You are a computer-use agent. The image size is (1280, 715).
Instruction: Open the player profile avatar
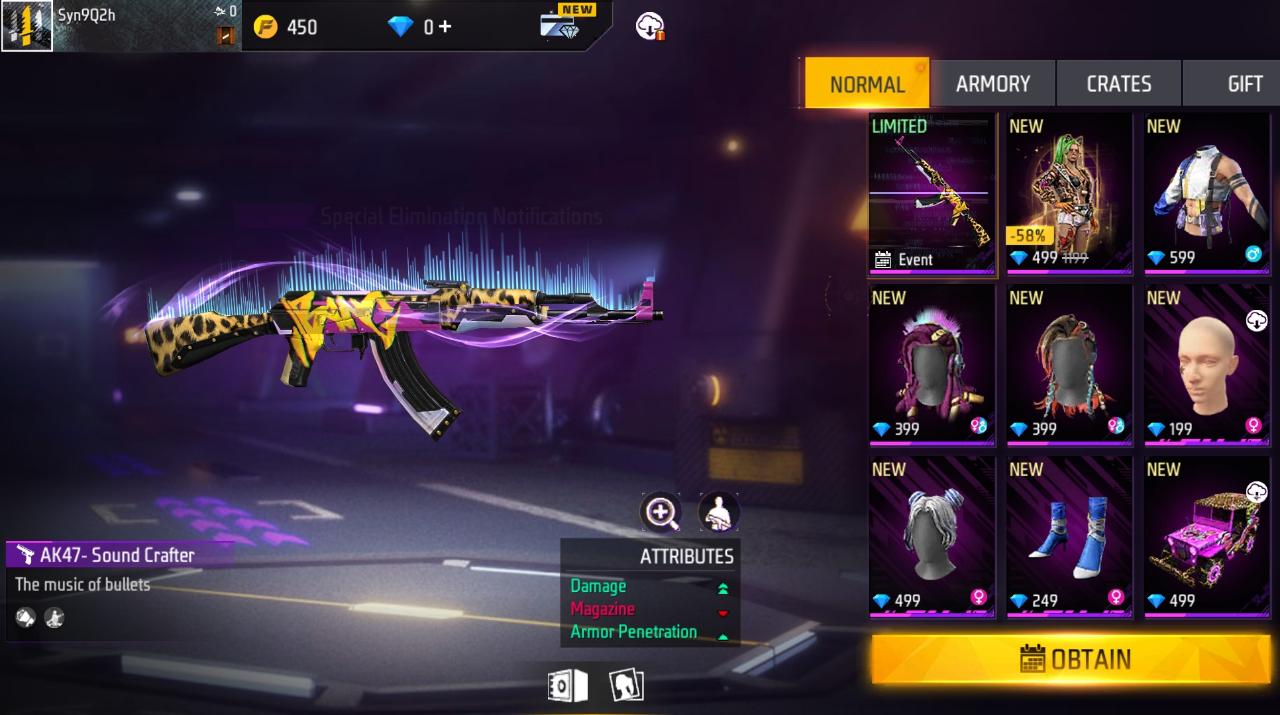27,26
